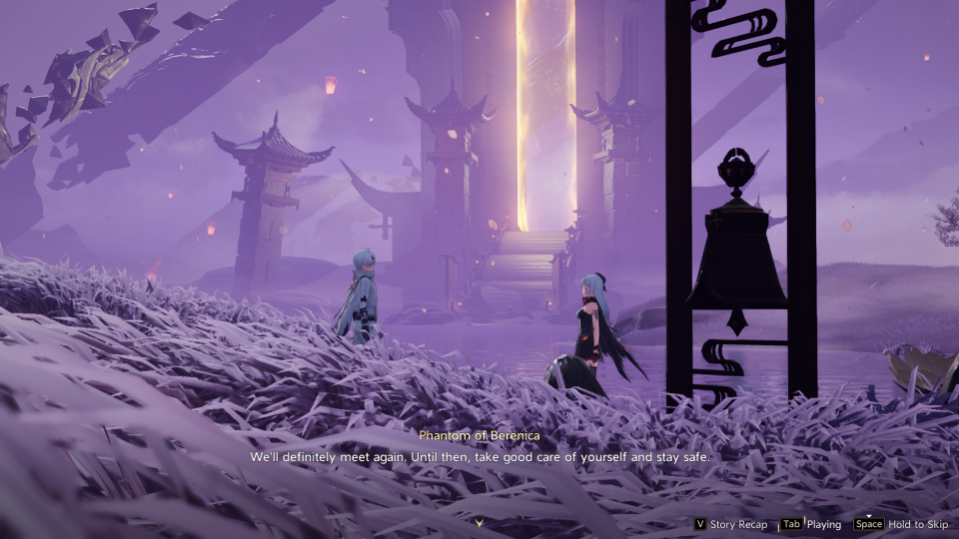Open the Story Recap log
This screenshot has width=959, height=539.
730,524
